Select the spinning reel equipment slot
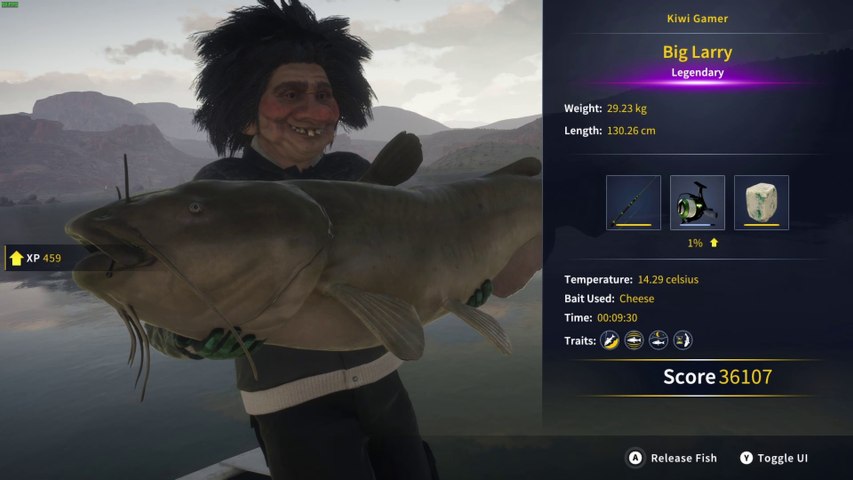 click(697, 202)
